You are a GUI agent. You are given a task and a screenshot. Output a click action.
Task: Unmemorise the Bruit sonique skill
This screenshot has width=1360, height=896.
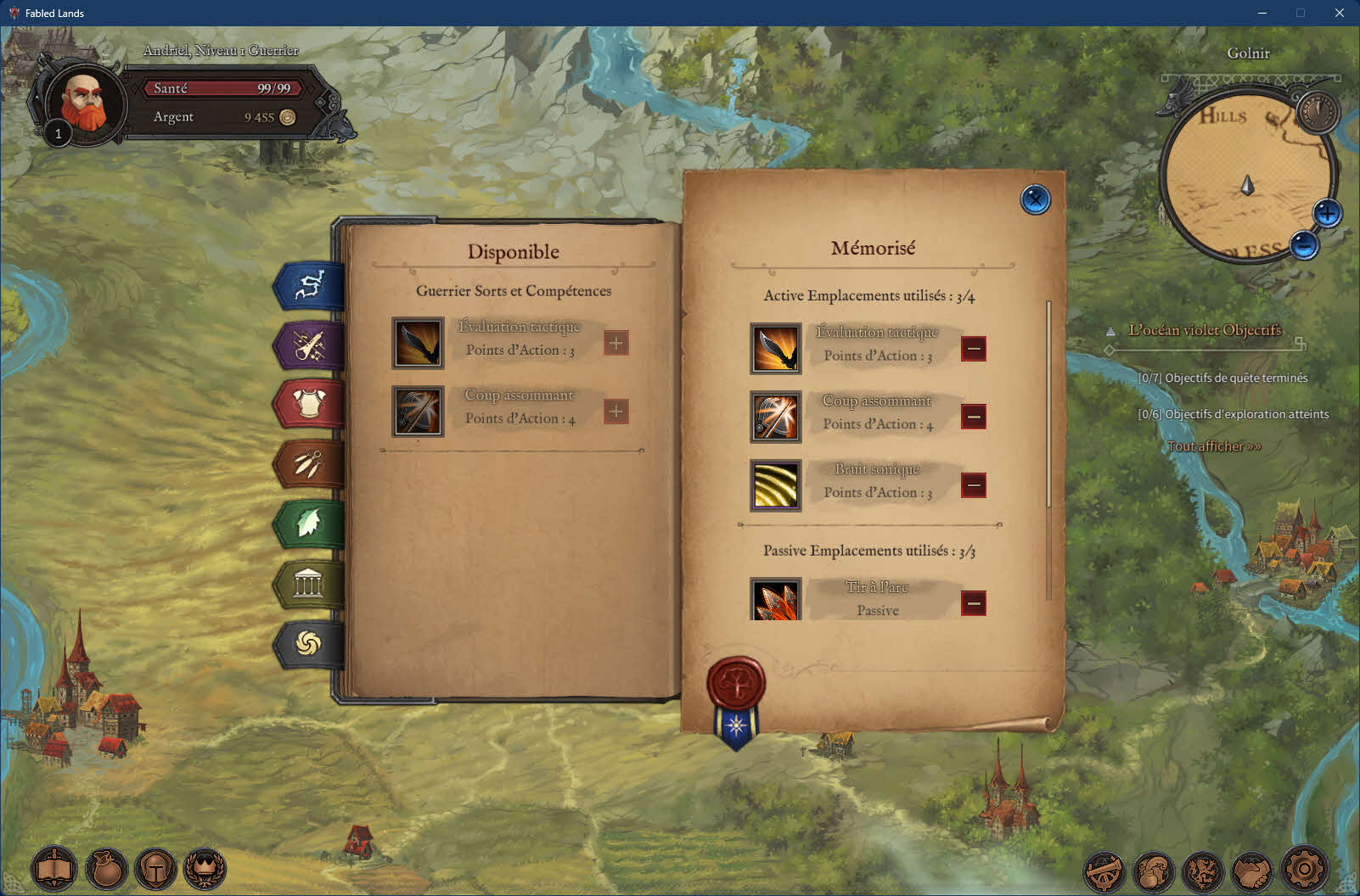pyautogui.click(x=974, y=485)
